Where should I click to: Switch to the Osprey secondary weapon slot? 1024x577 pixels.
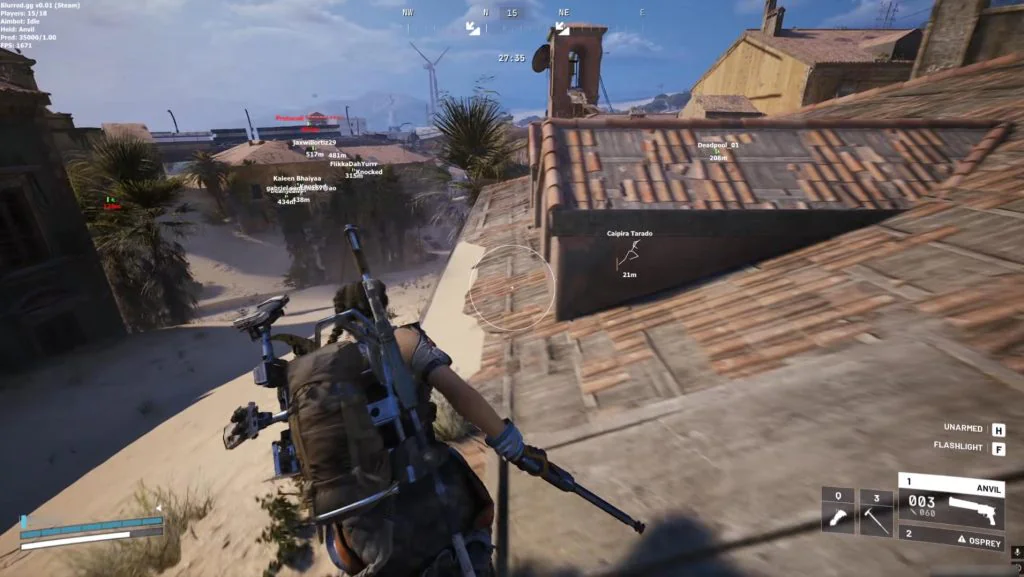pos(951,538)
